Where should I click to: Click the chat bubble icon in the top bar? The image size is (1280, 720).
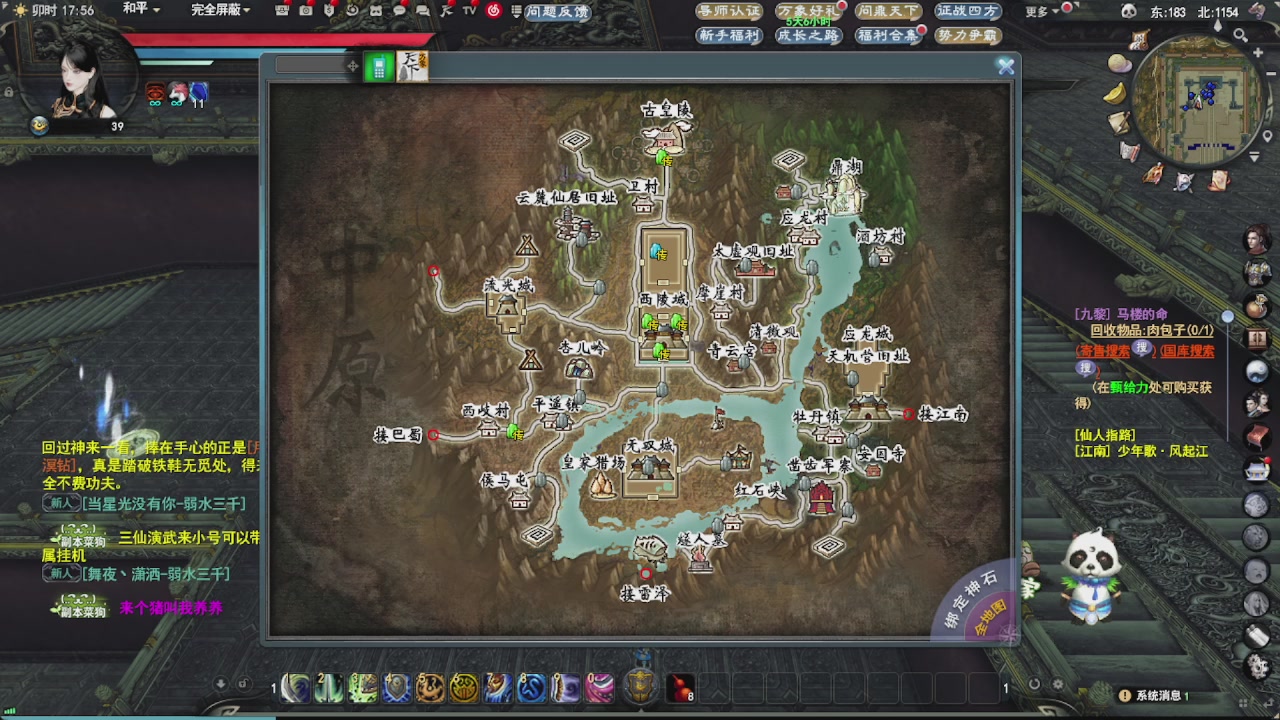tap(398, 10)
